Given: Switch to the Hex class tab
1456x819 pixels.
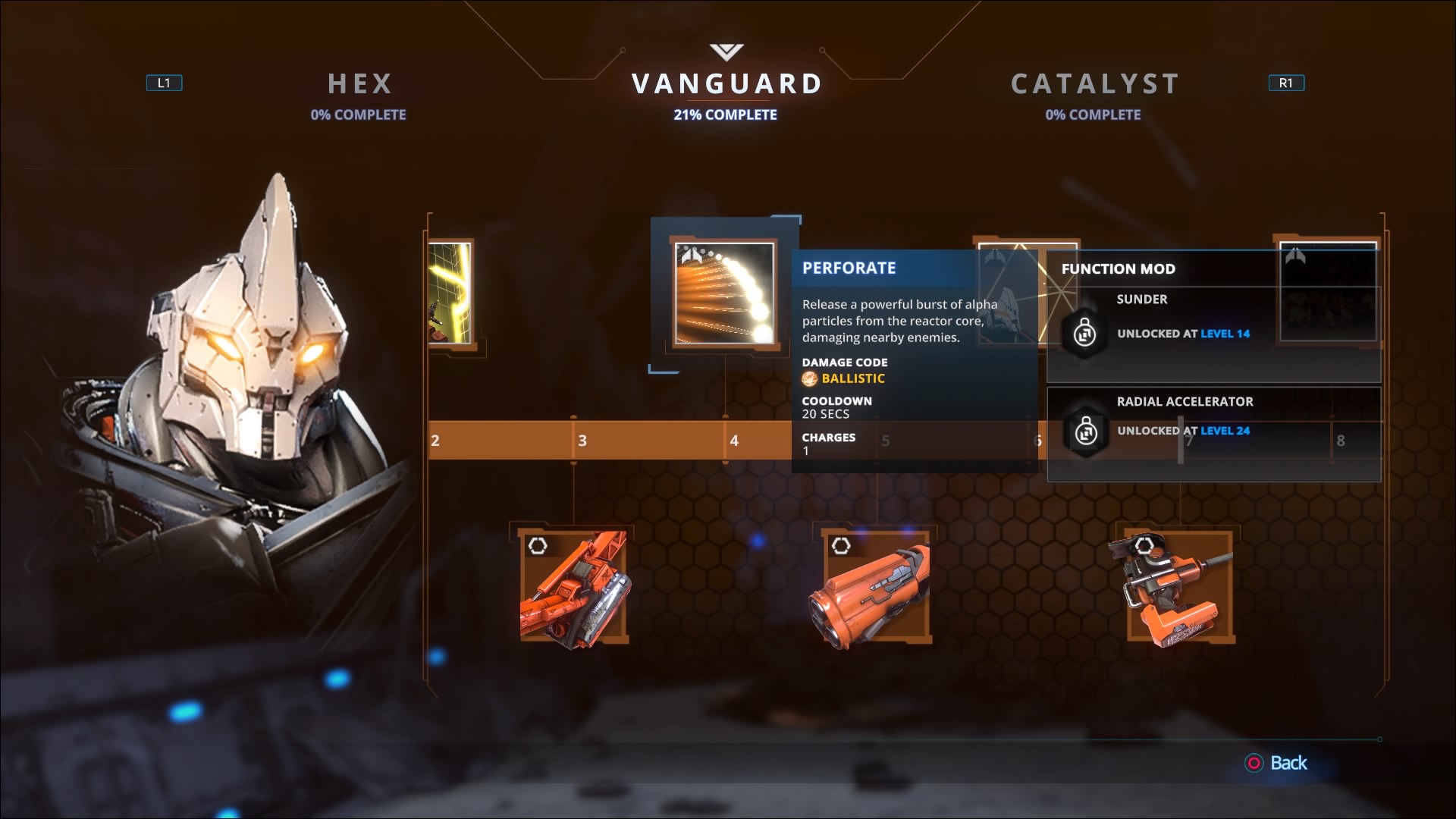Looking at the screenshot, I should coord(359,84).
